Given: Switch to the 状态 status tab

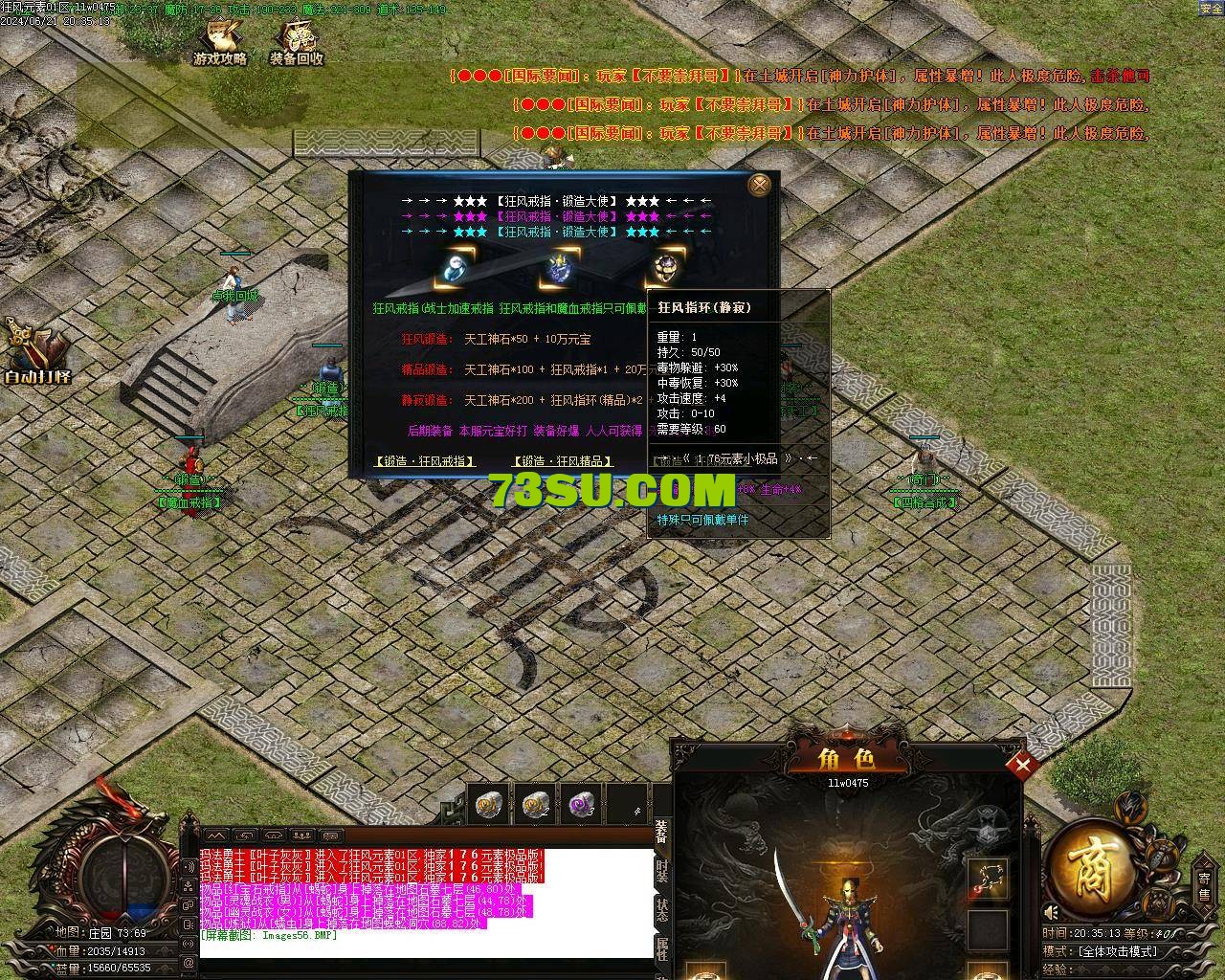Looking at the screenshot, I should point(662,910).
